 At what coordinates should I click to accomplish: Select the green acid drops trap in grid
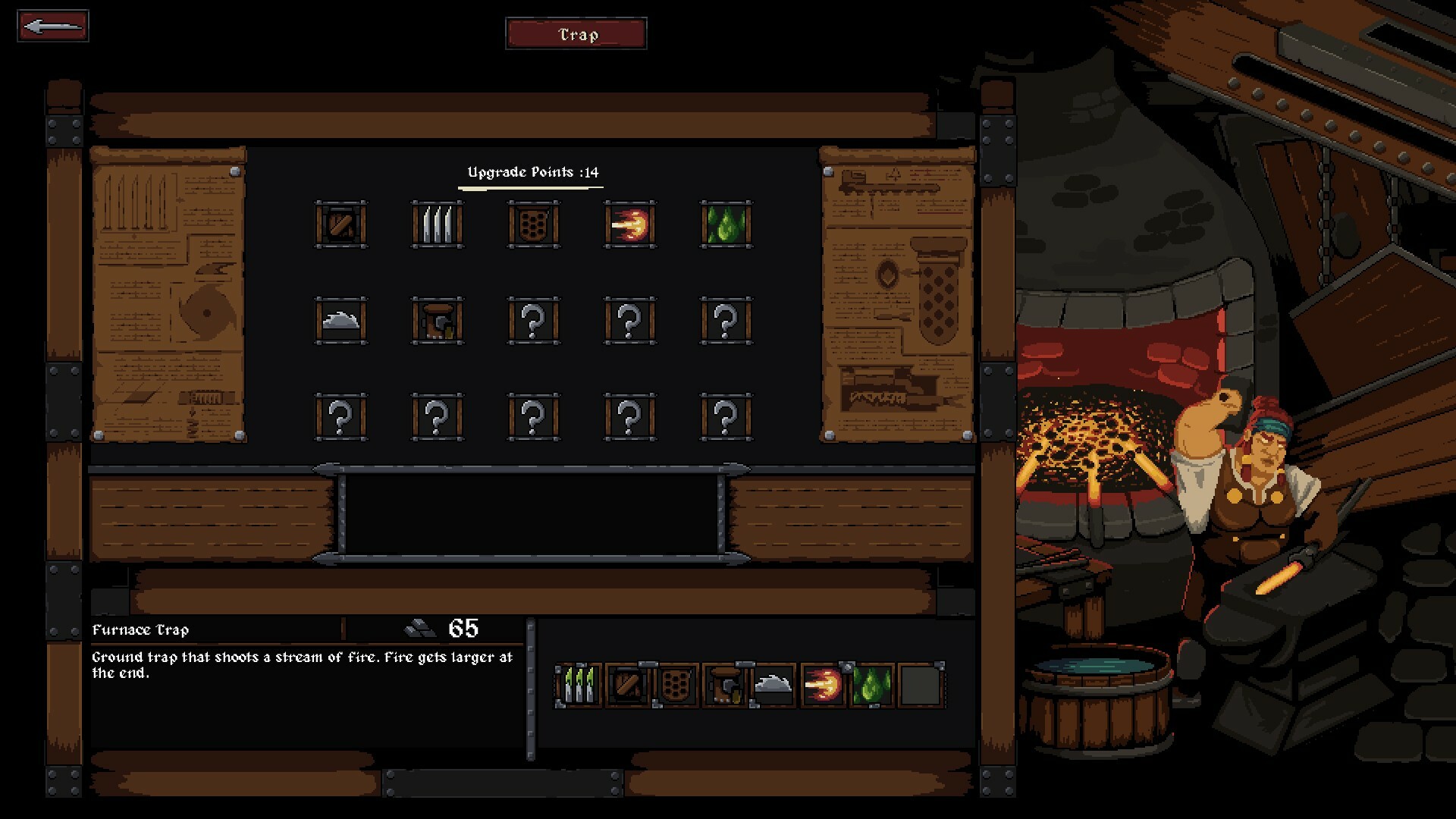point(726,224)
